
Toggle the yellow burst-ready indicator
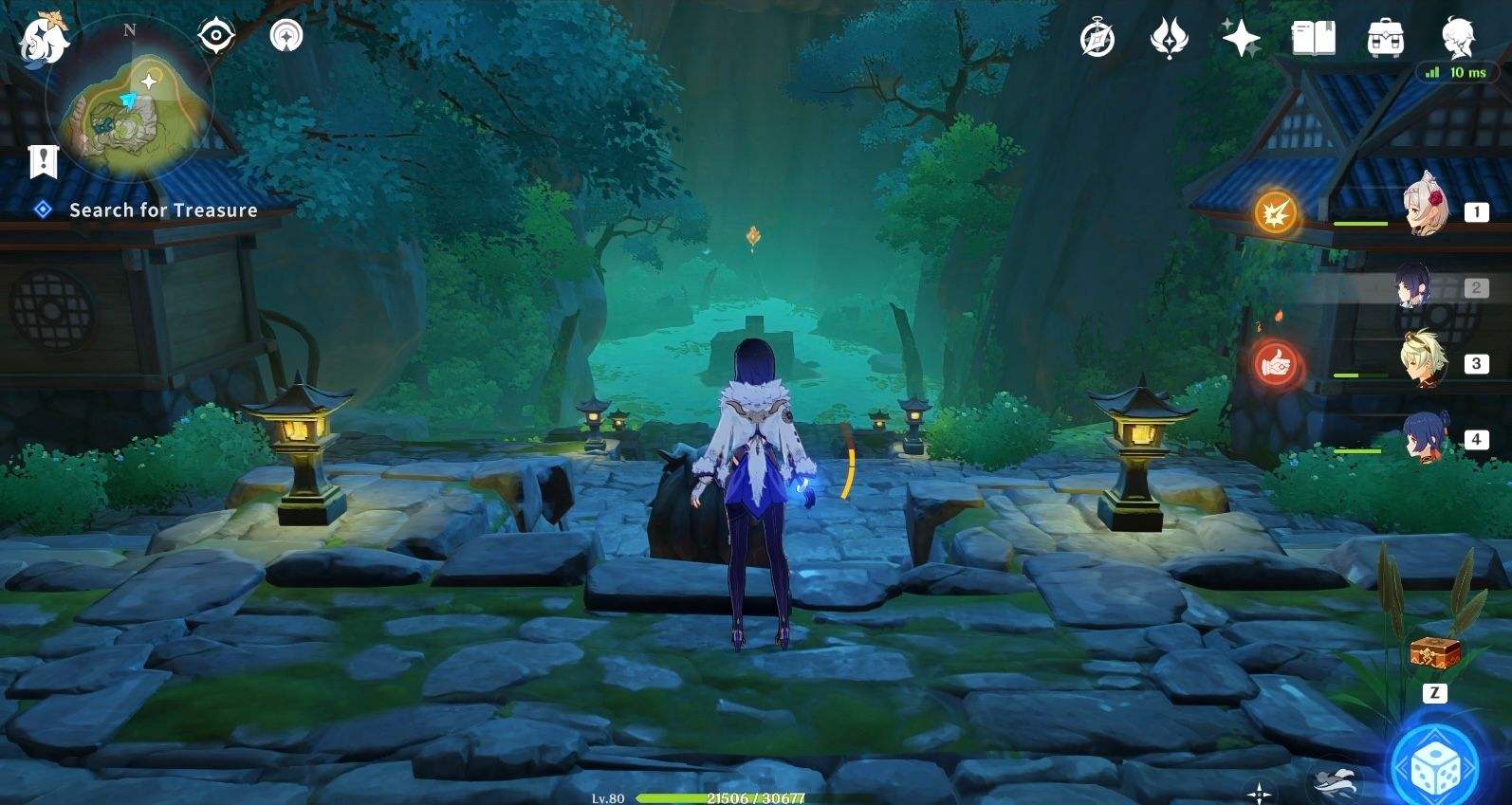click(x=1274, y=214)
